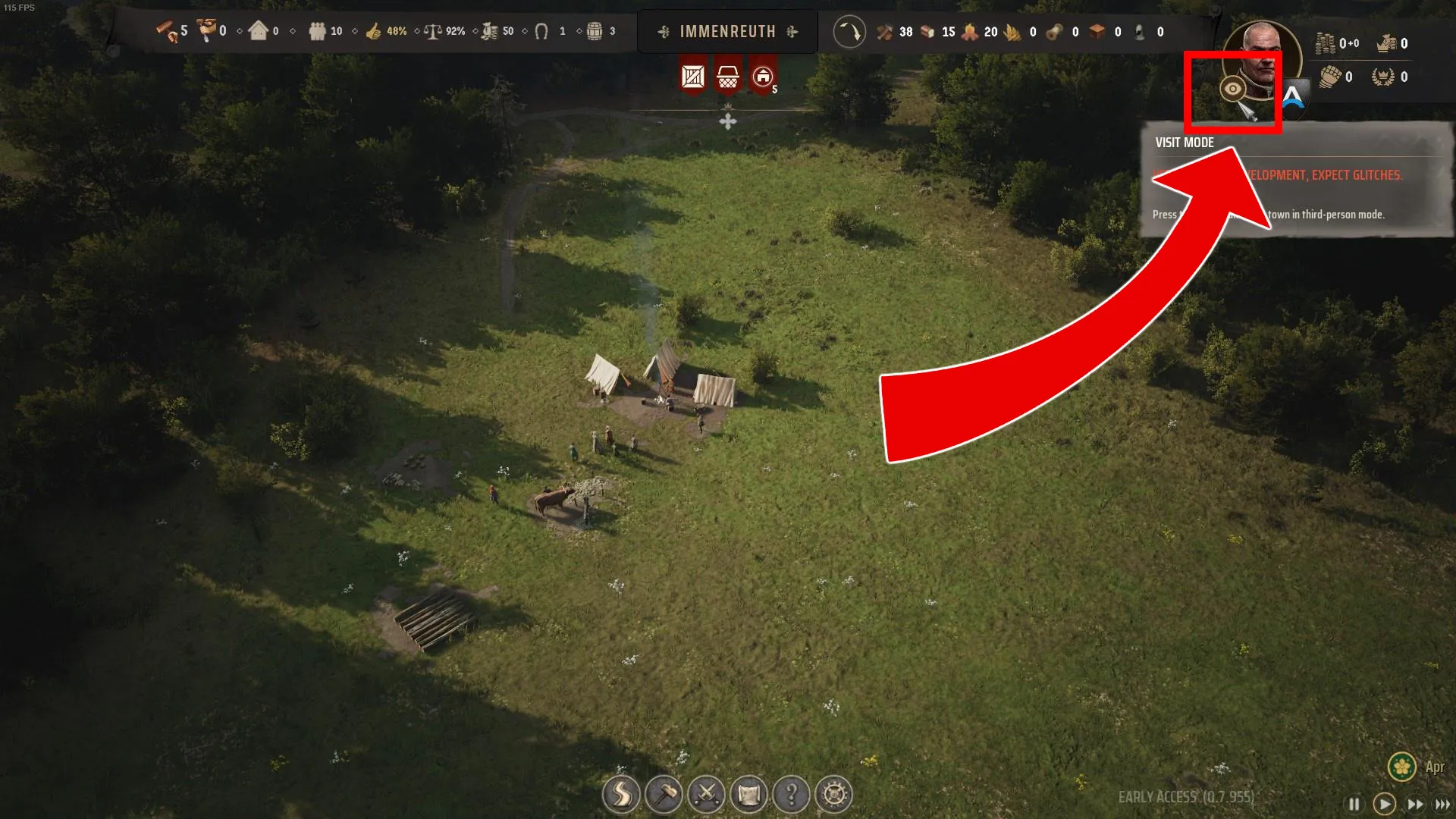Set game to normal play speed
Image resolution: width=1456 pixels, height=819 pixels.
click(1384, 804)
